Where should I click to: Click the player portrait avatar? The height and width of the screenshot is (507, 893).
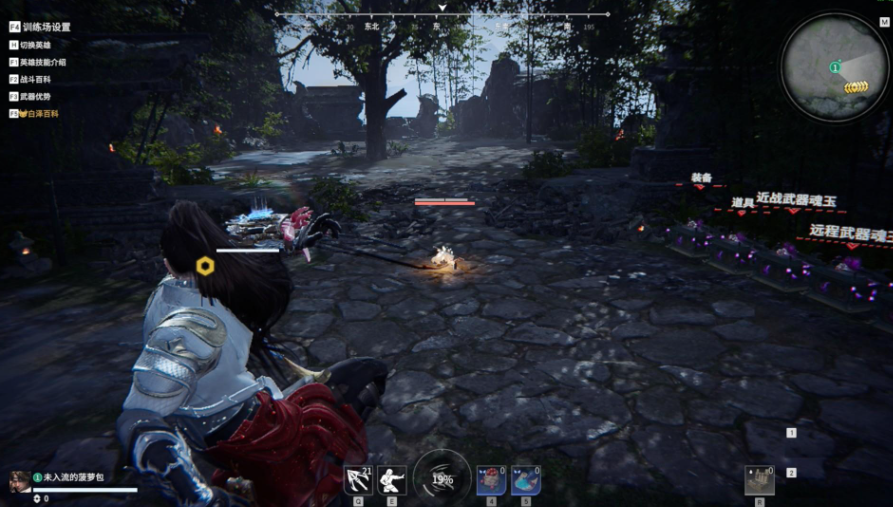point(19,481)
